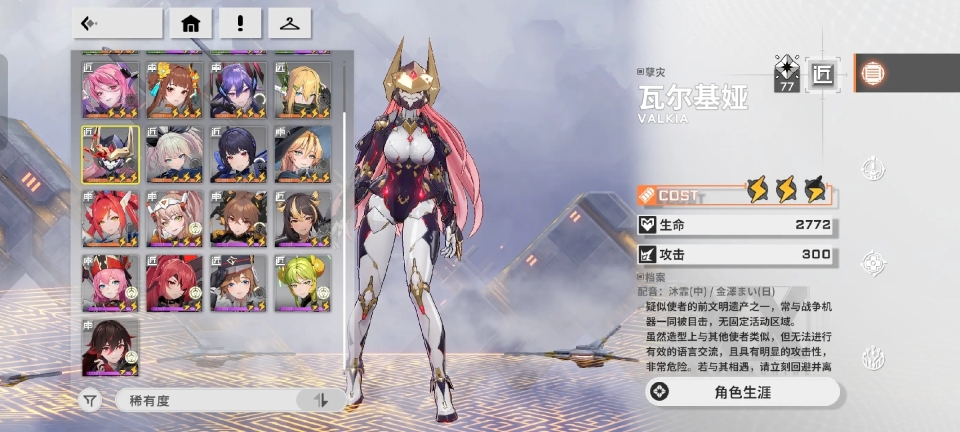960x432 pixels.
Task: Open the bottom claw-shaped side tab
Action: (x=873, y=357)
